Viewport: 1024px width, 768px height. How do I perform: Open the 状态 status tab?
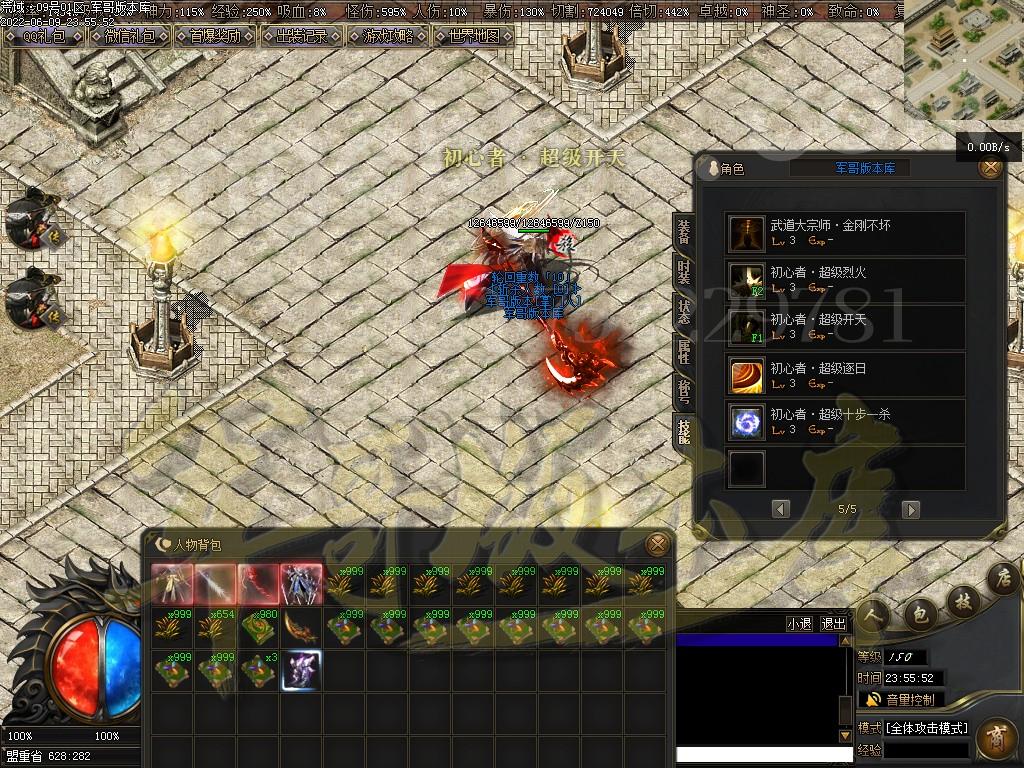tap(684, 311)
